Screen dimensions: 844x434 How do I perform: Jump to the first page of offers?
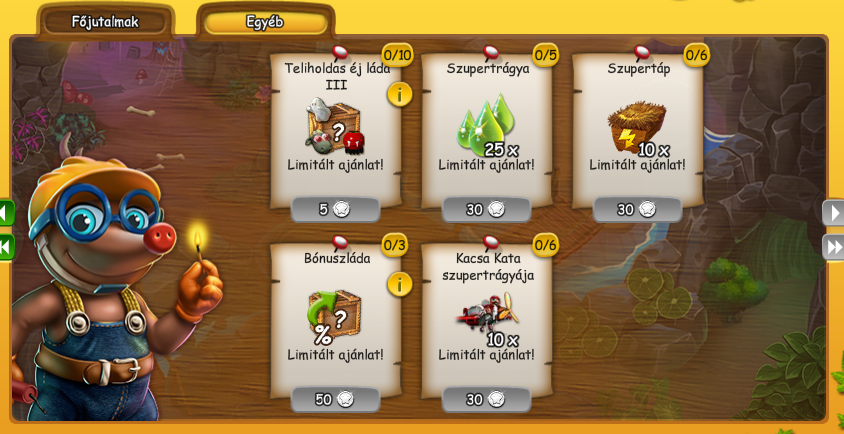(x=6, y=246)
